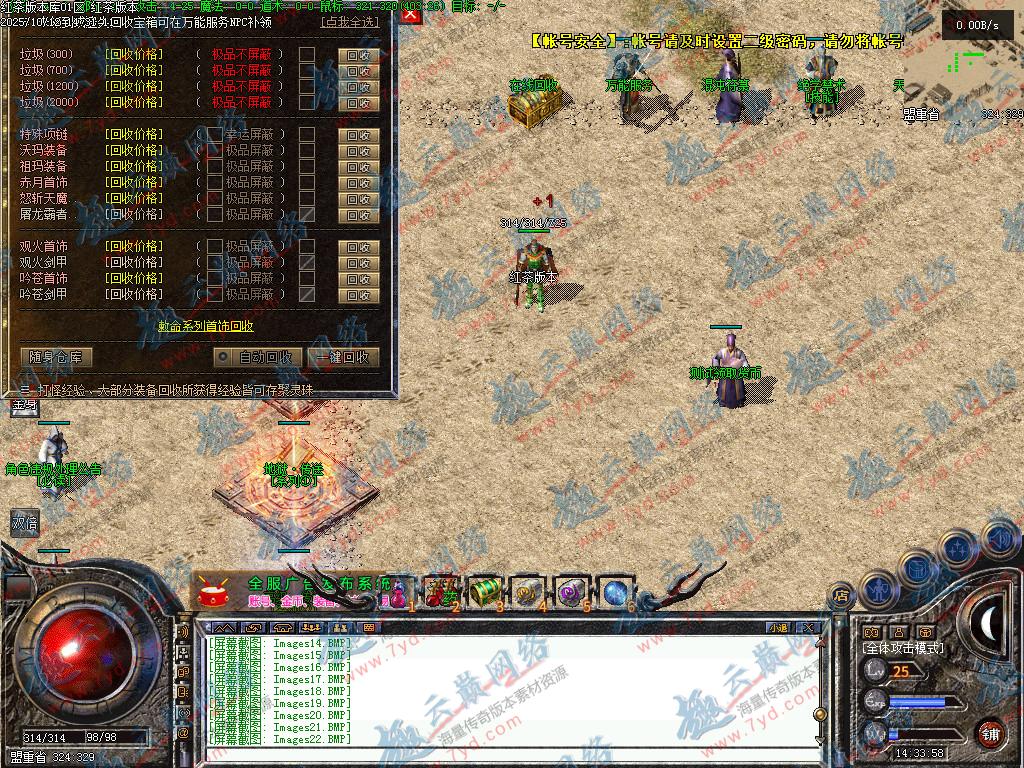Toggle sound with the speaker button
This screenshot has width=1024, height=768.
(999, 538)
